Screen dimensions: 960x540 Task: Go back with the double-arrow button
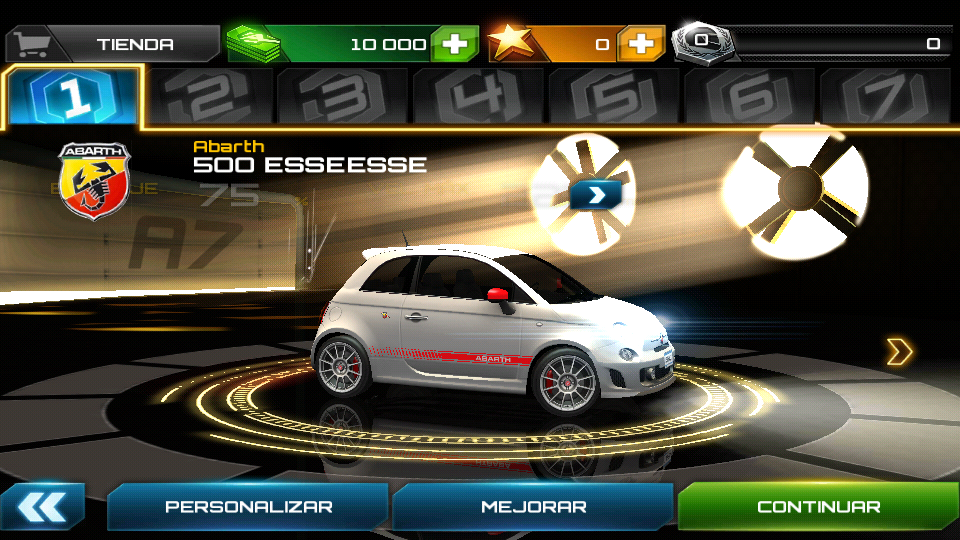coord(42,507)
